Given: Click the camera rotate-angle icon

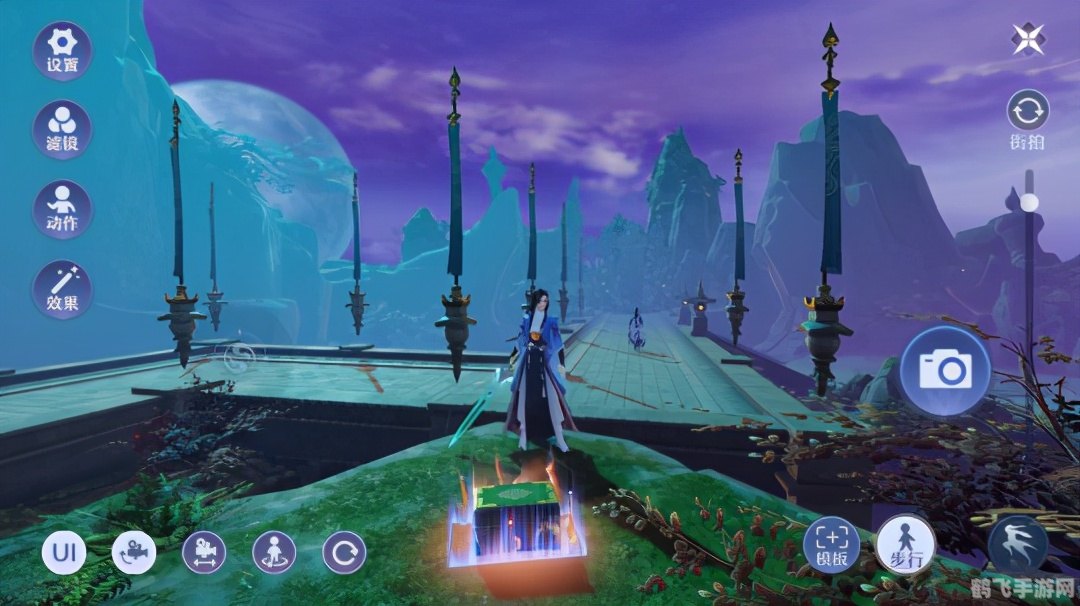Looking at the screenshot, I should click(x=134, y=552).
